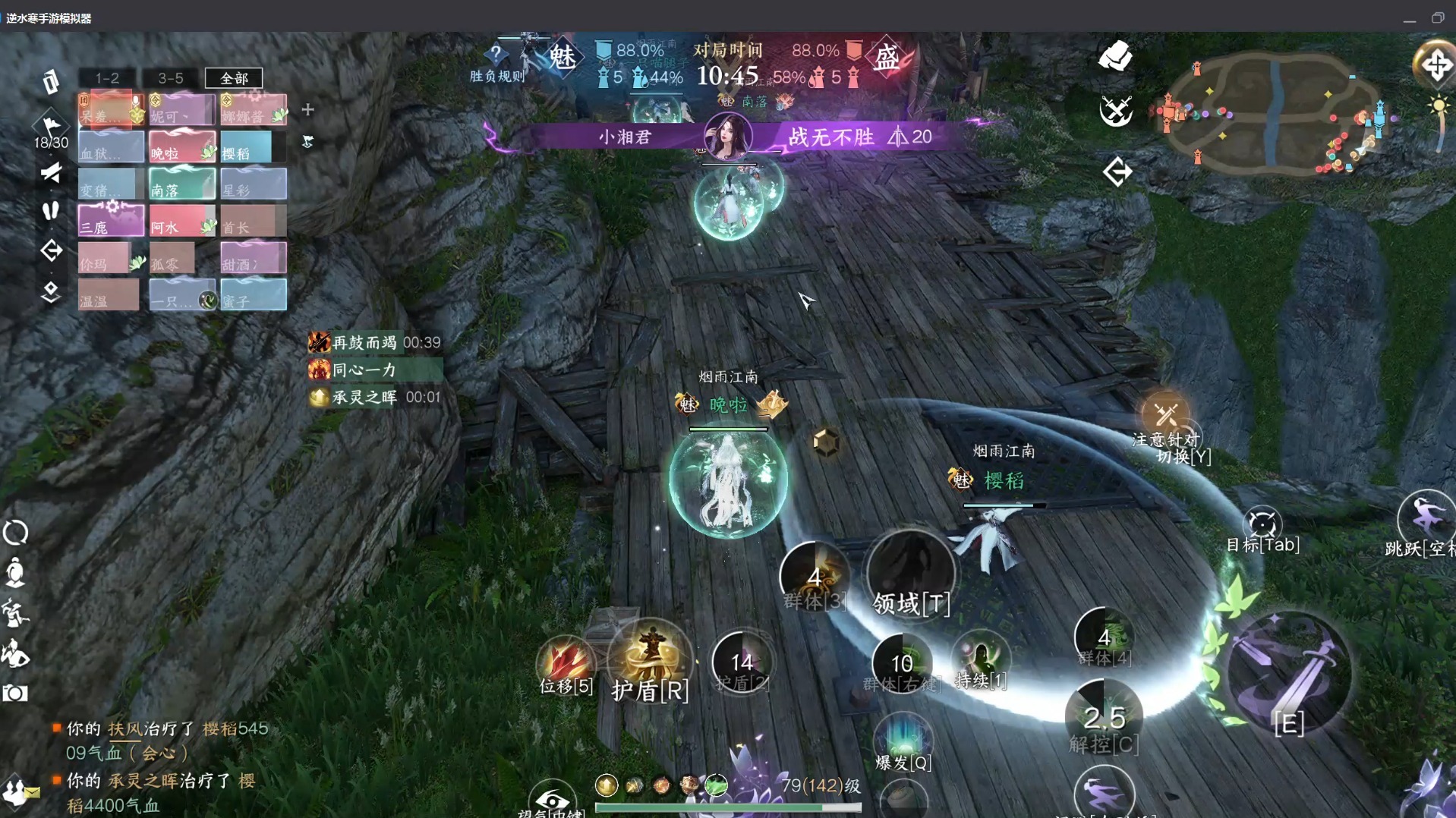Show the 3-5 squad tab
Screen dimensions: 1456x818
tap(171, 78)
